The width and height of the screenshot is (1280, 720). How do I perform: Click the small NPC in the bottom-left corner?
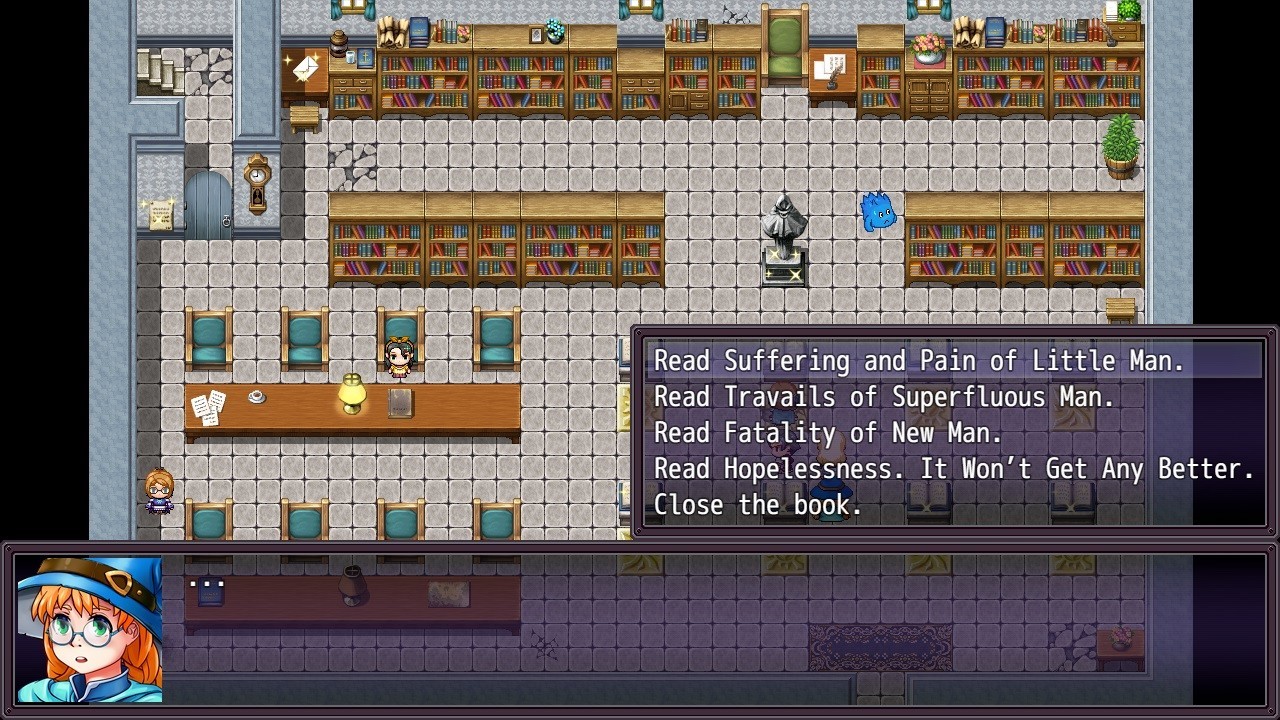(158, 492)
